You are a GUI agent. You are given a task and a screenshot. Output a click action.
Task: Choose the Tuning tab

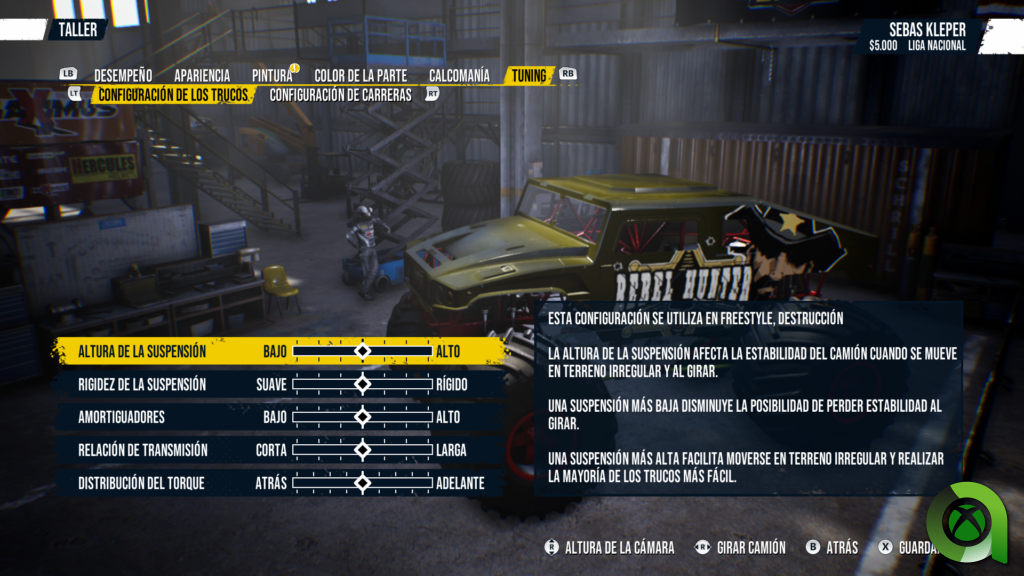pos(529,76)
